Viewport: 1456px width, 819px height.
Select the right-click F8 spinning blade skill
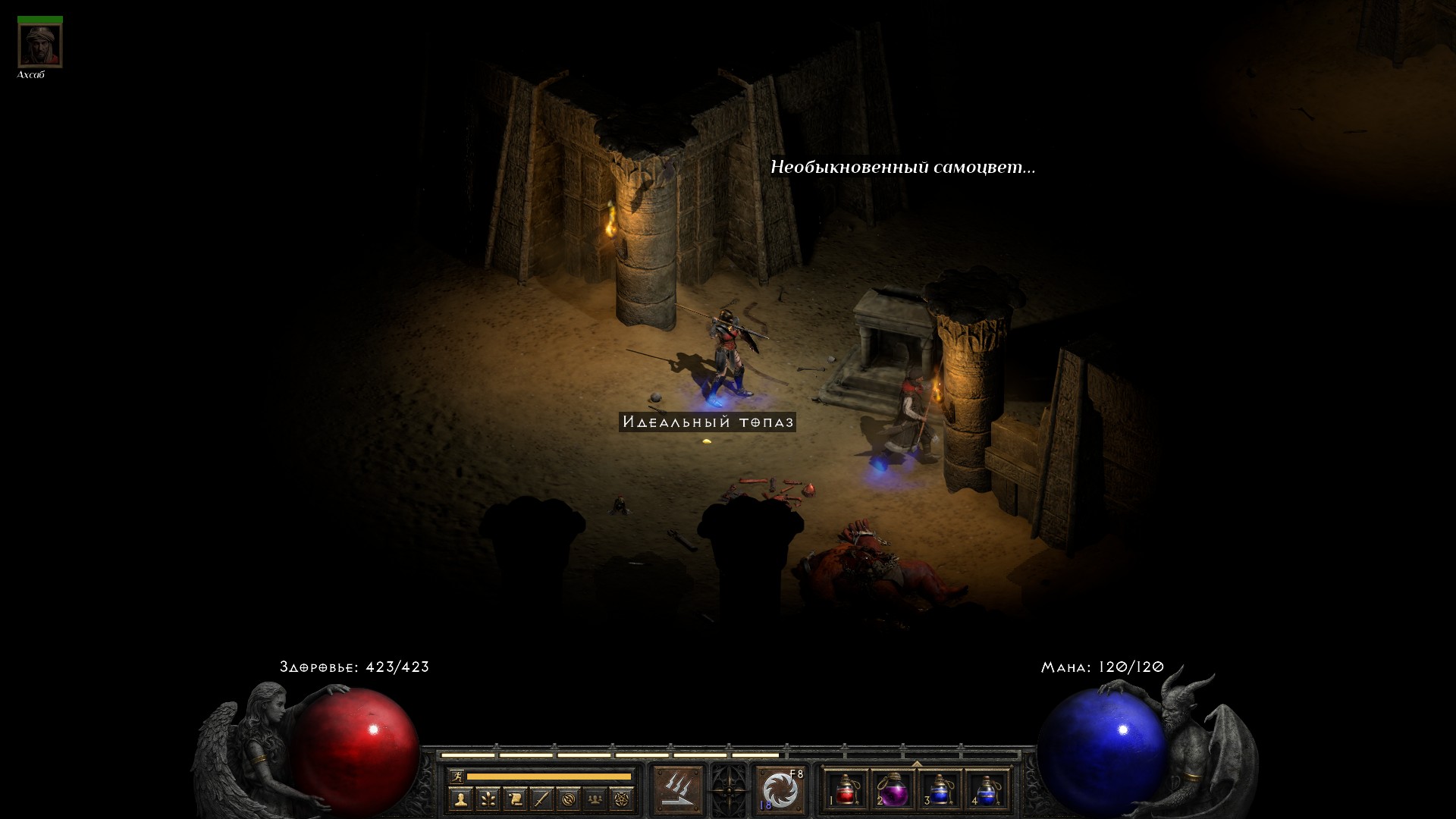point(780,789)
